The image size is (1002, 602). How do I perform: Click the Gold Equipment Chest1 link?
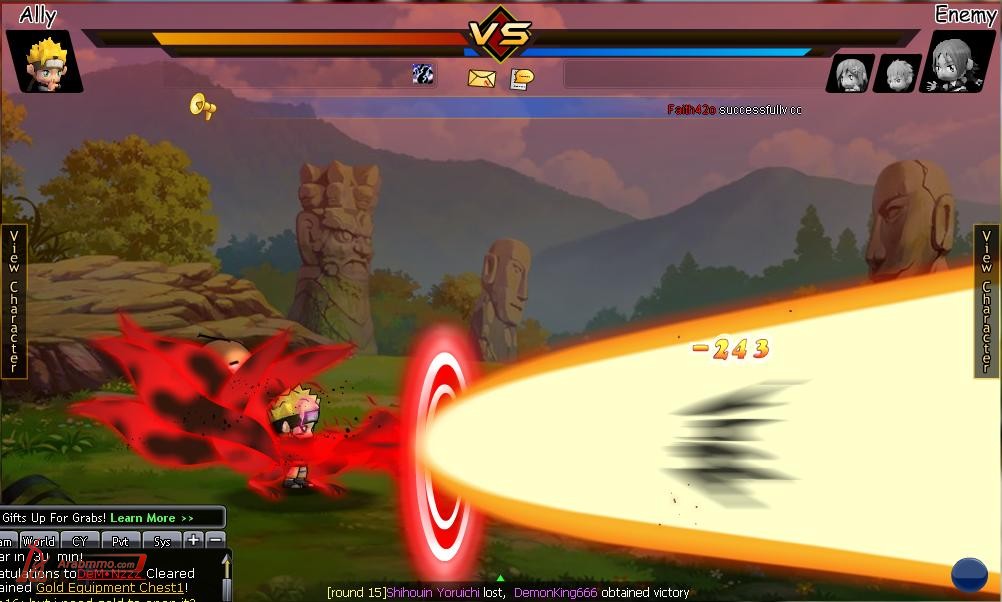point(110,588)
